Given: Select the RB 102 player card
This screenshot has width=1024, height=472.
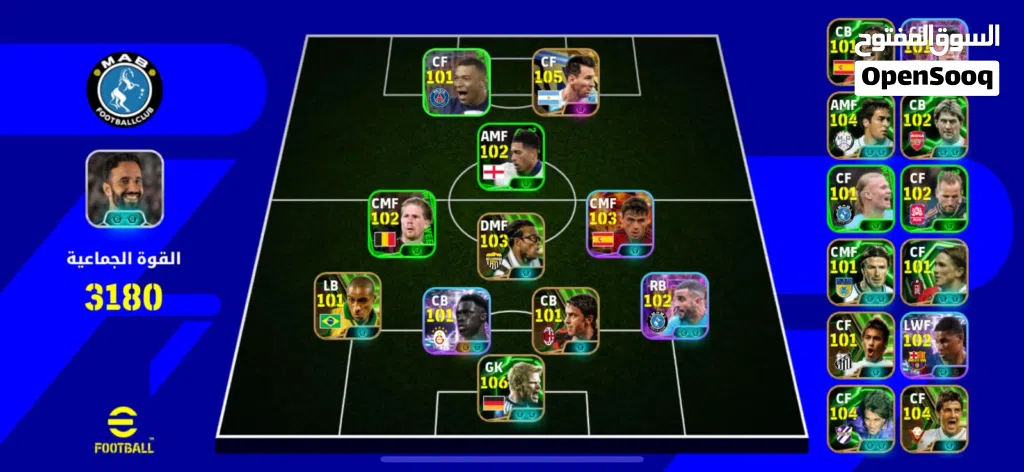Looking at the screenshot, I should [x=674, y=305].
